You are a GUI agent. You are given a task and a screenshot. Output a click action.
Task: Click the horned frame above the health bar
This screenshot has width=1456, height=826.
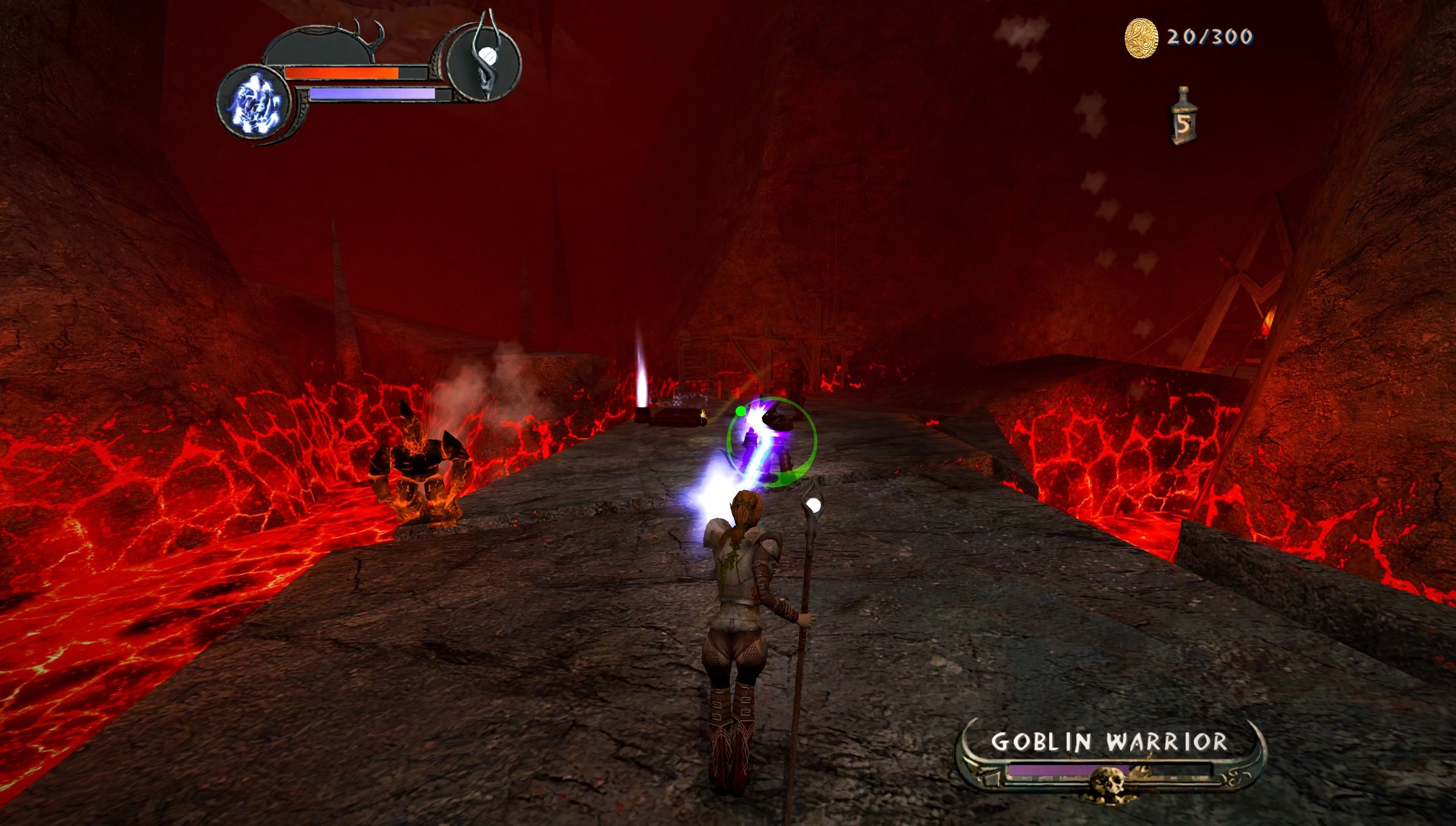[369, 35]
